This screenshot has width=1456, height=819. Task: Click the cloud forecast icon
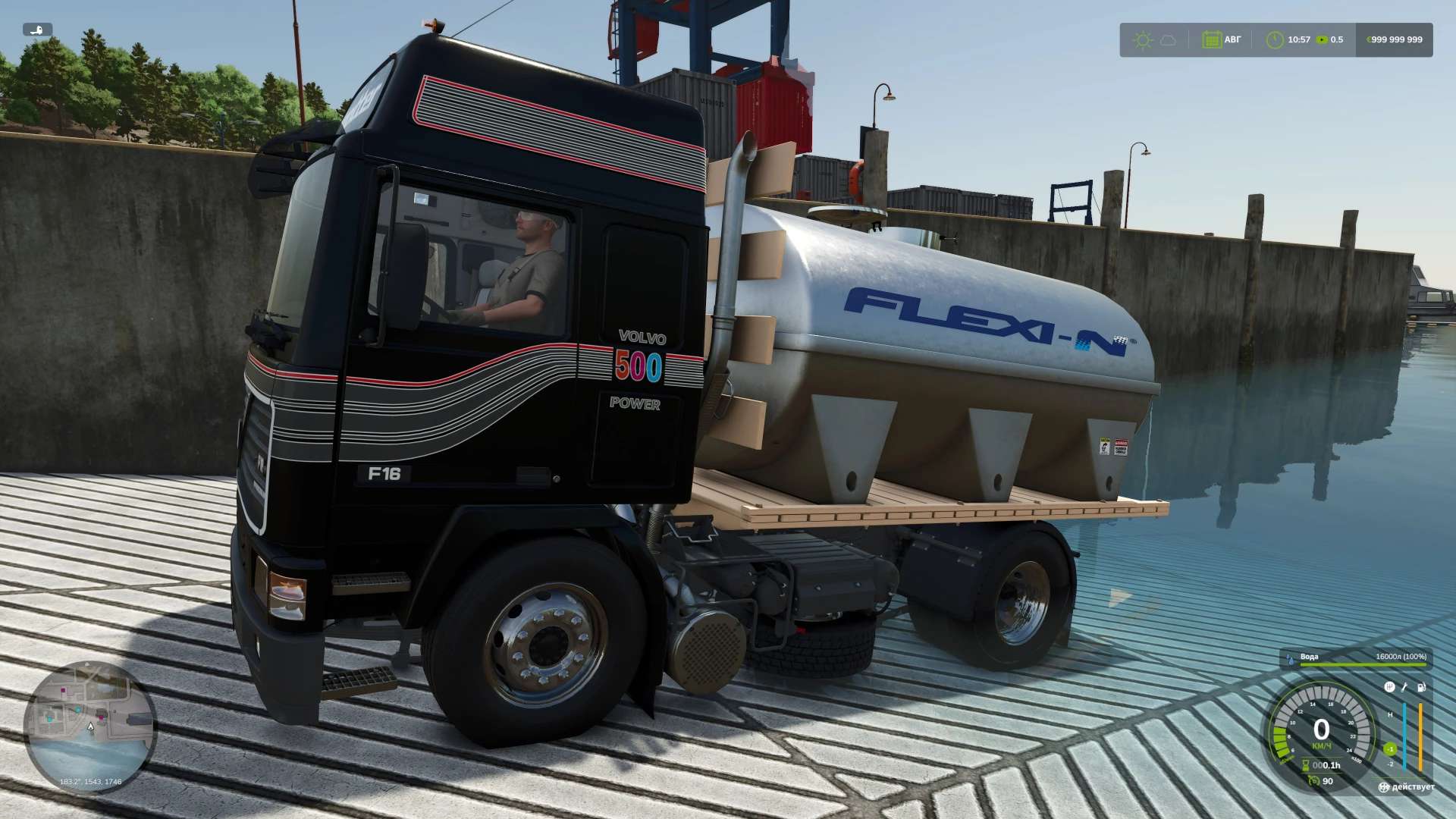[x=1169, y=40]
